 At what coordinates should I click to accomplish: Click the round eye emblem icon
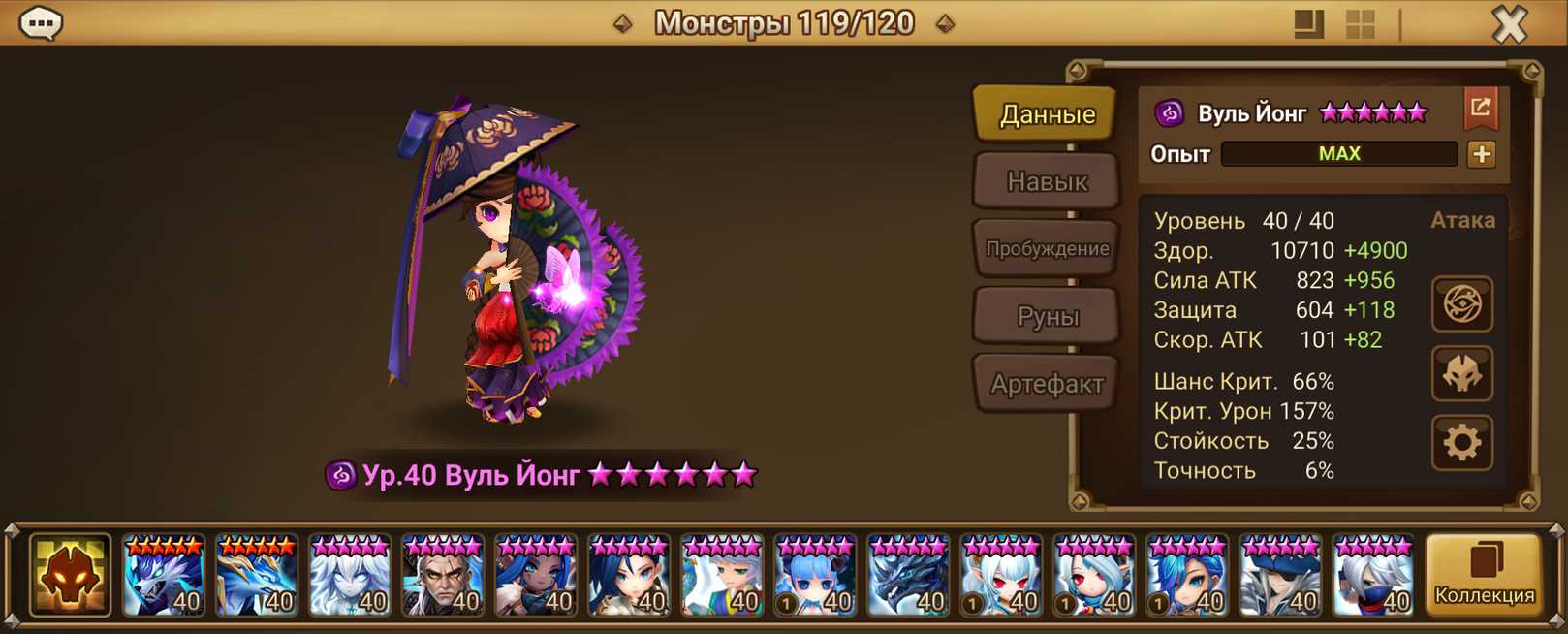[x=1461, y=304]
